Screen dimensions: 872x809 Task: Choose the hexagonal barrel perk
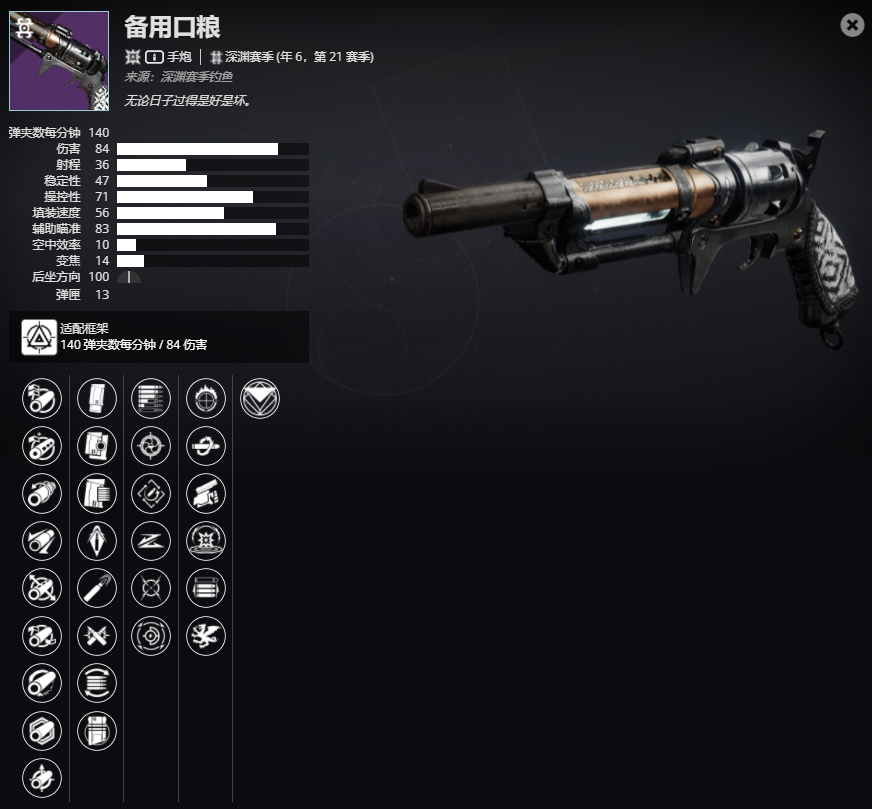tap(41, 728)
